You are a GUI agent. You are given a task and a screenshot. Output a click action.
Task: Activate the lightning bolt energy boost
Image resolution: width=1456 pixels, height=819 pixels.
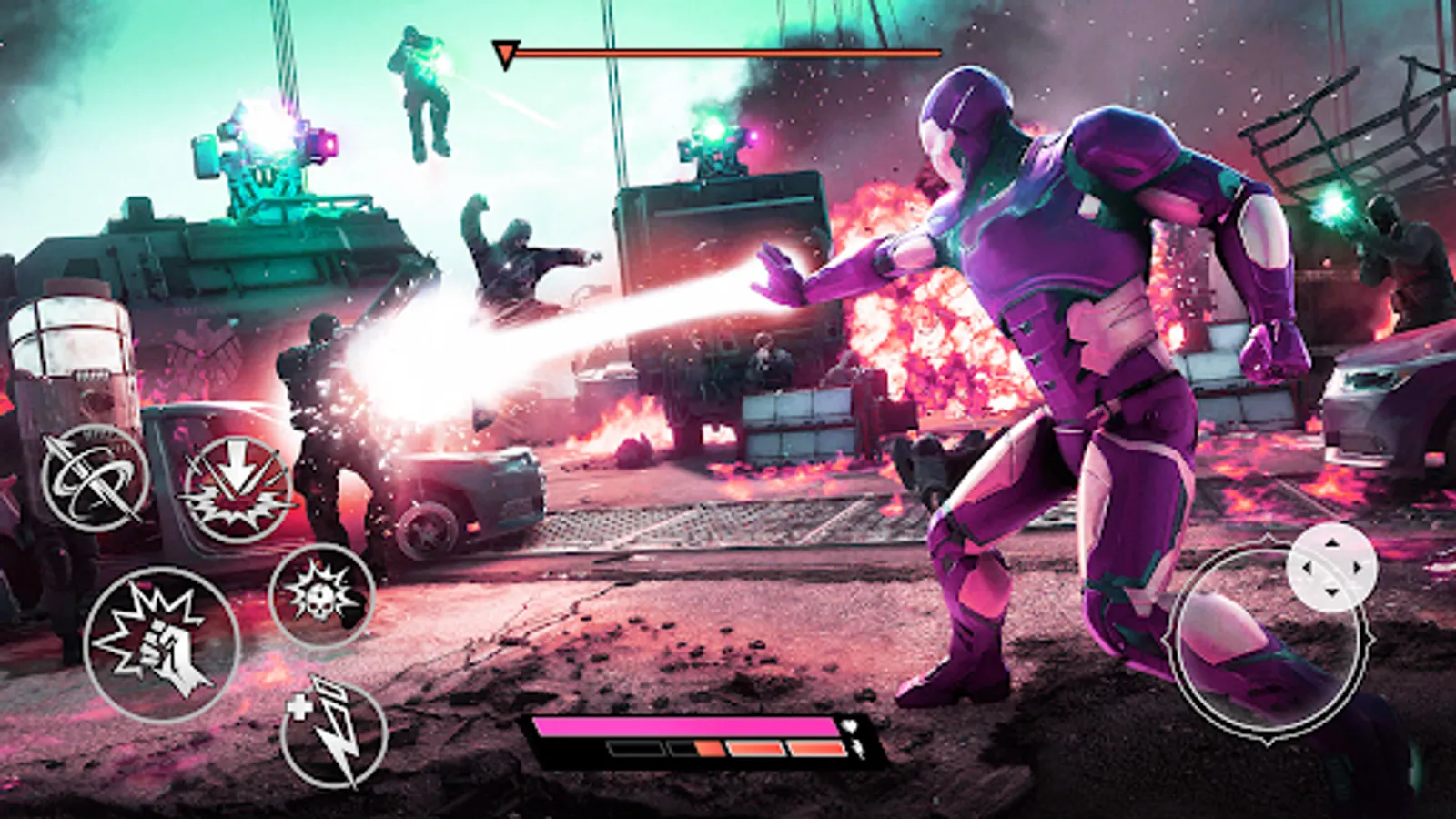pyautogui.click(x=333, y=735)
